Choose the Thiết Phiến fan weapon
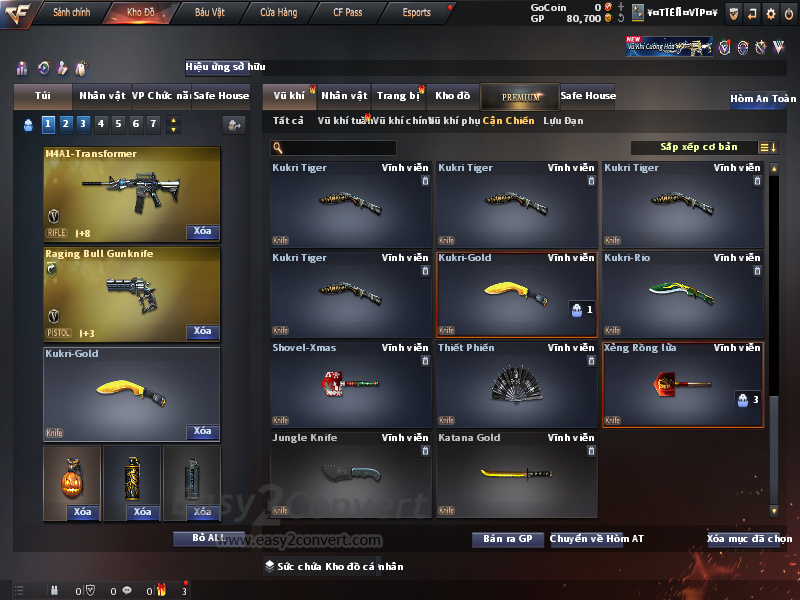This screenshot has height=600, width=800. click(x=516, y=385)
